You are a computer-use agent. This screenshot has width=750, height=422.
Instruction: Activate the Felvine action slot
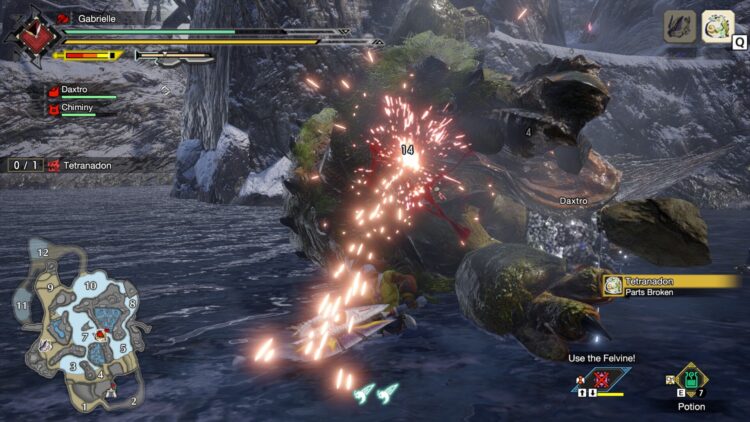pyautogui.click(x=602, y=380)
